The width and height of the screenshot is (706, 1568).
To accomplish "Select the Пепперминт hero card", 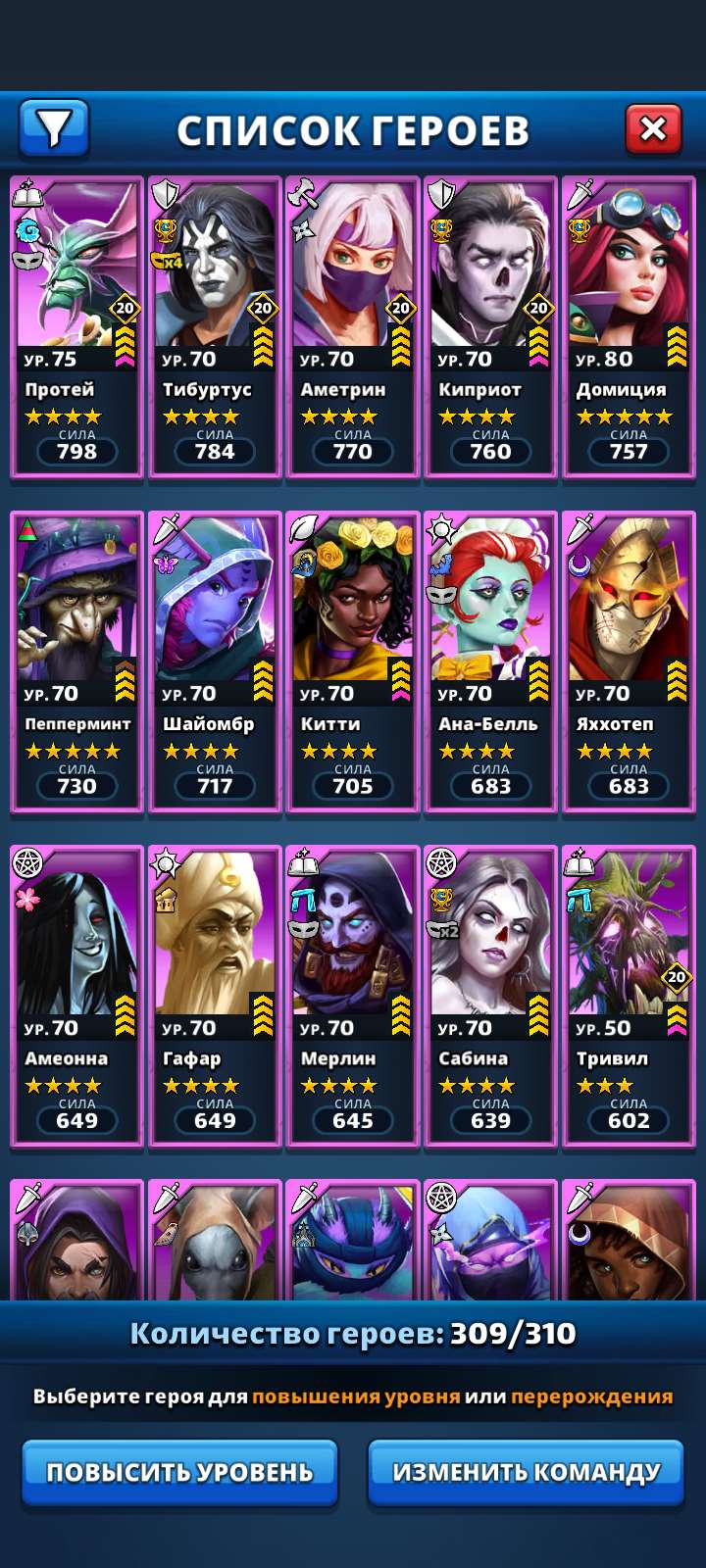I will click(77, 661).
